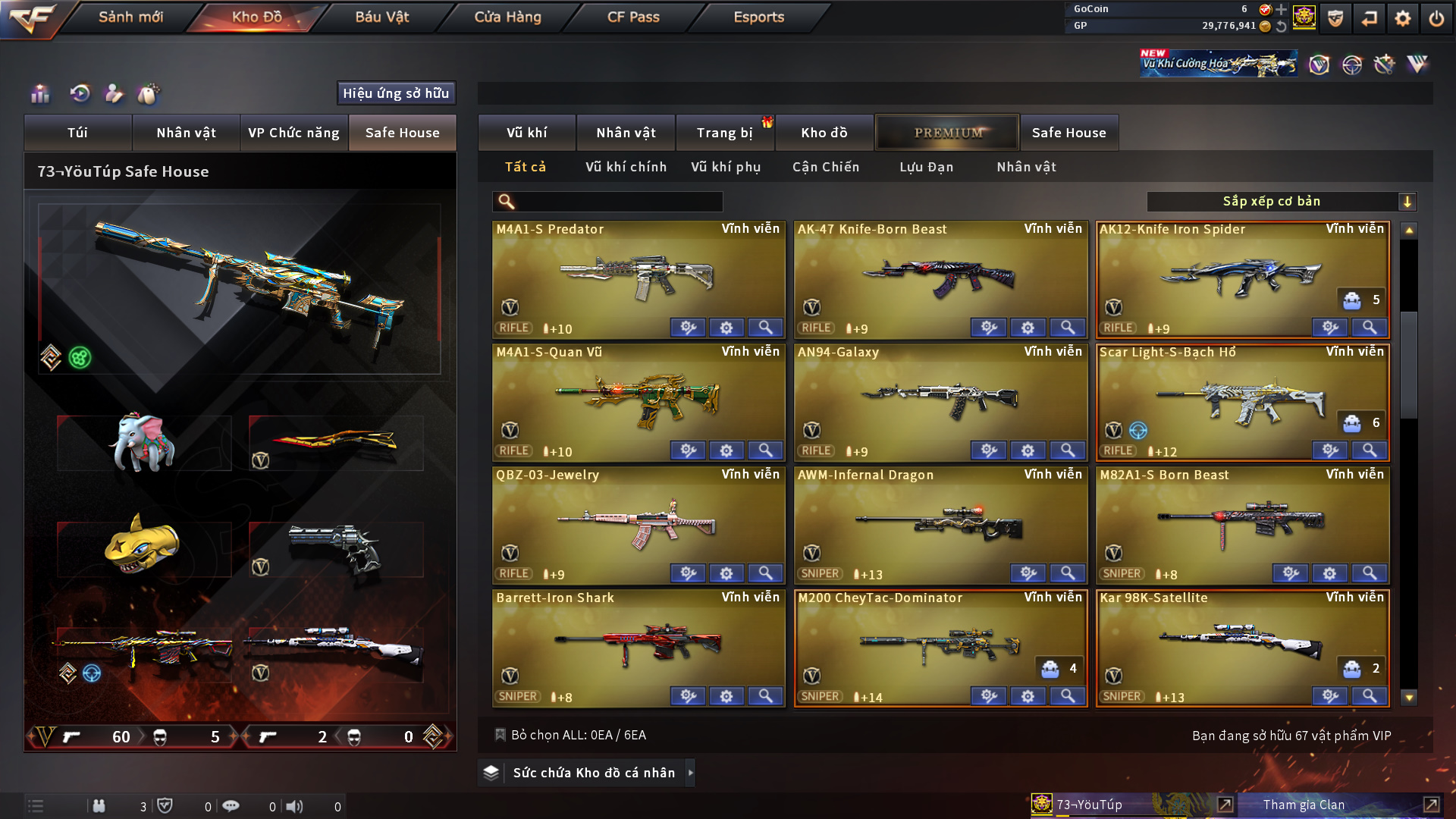Viewport: 1456px width, 819px height.
Task: Filter by Vũ khí chính
Action: click(626, 167)
